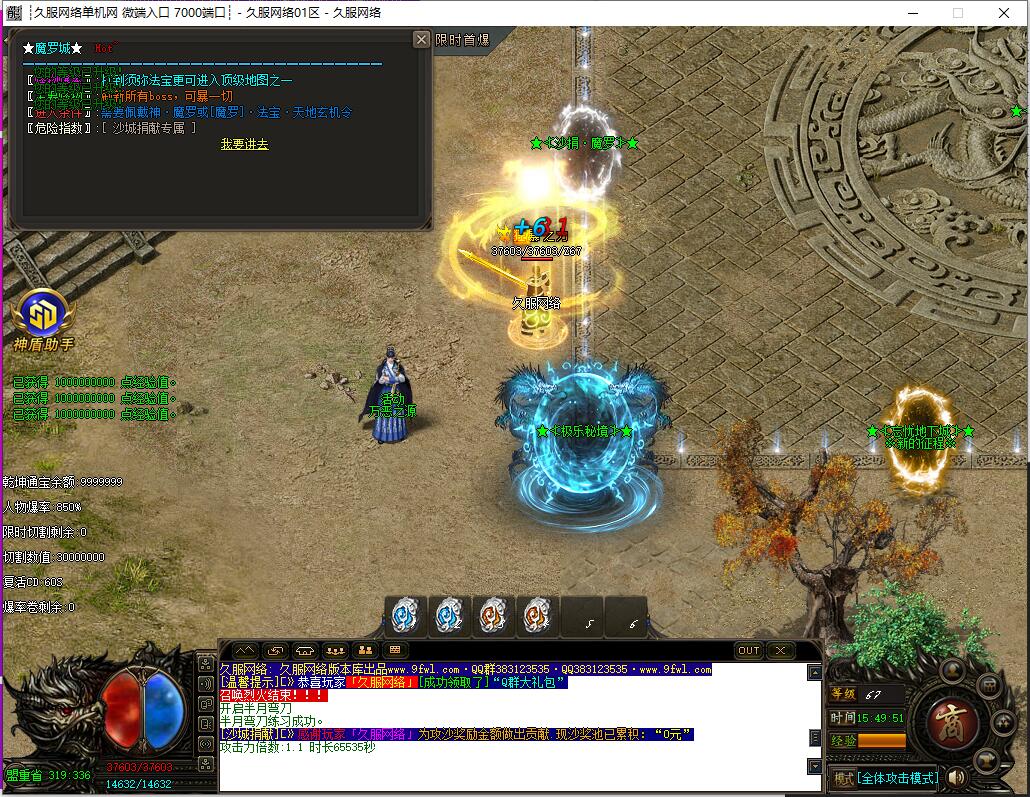Click the up-chevron chat toolbar button
Image resolution: width=1030 pixels, height=797 pixels.
245,650
